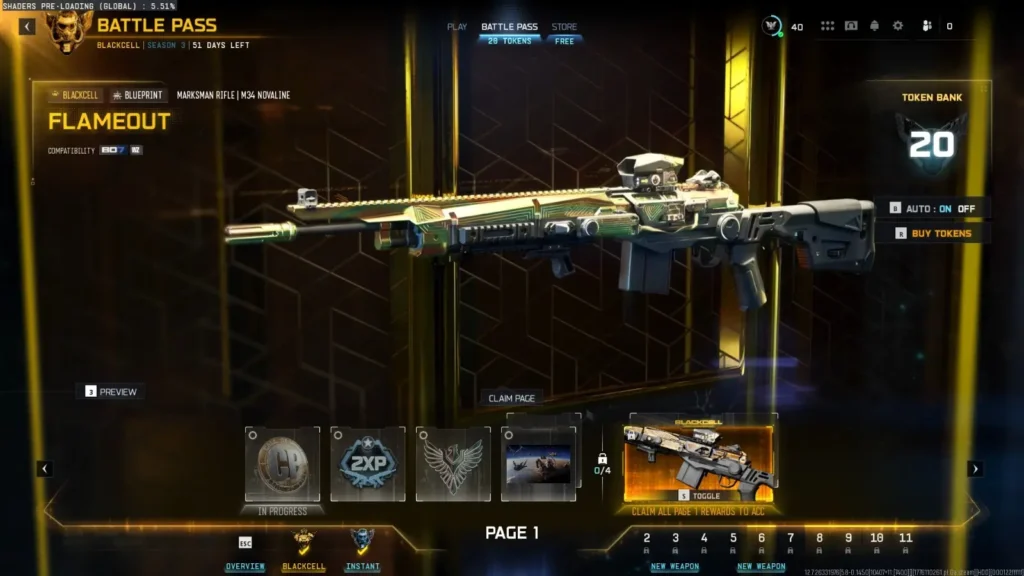
Task: Select the Flameout BlackCell rifle reward
Action: [698, 462]
